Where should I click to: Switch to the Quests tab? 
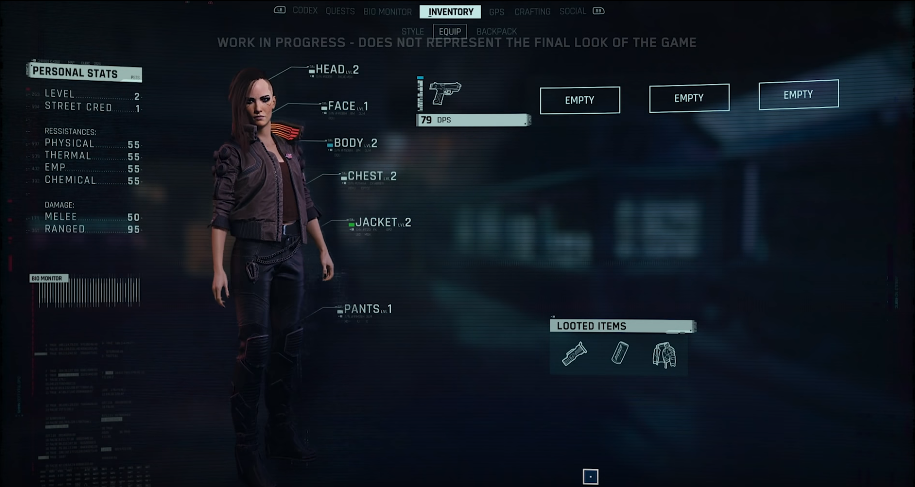tap(340, 11)
